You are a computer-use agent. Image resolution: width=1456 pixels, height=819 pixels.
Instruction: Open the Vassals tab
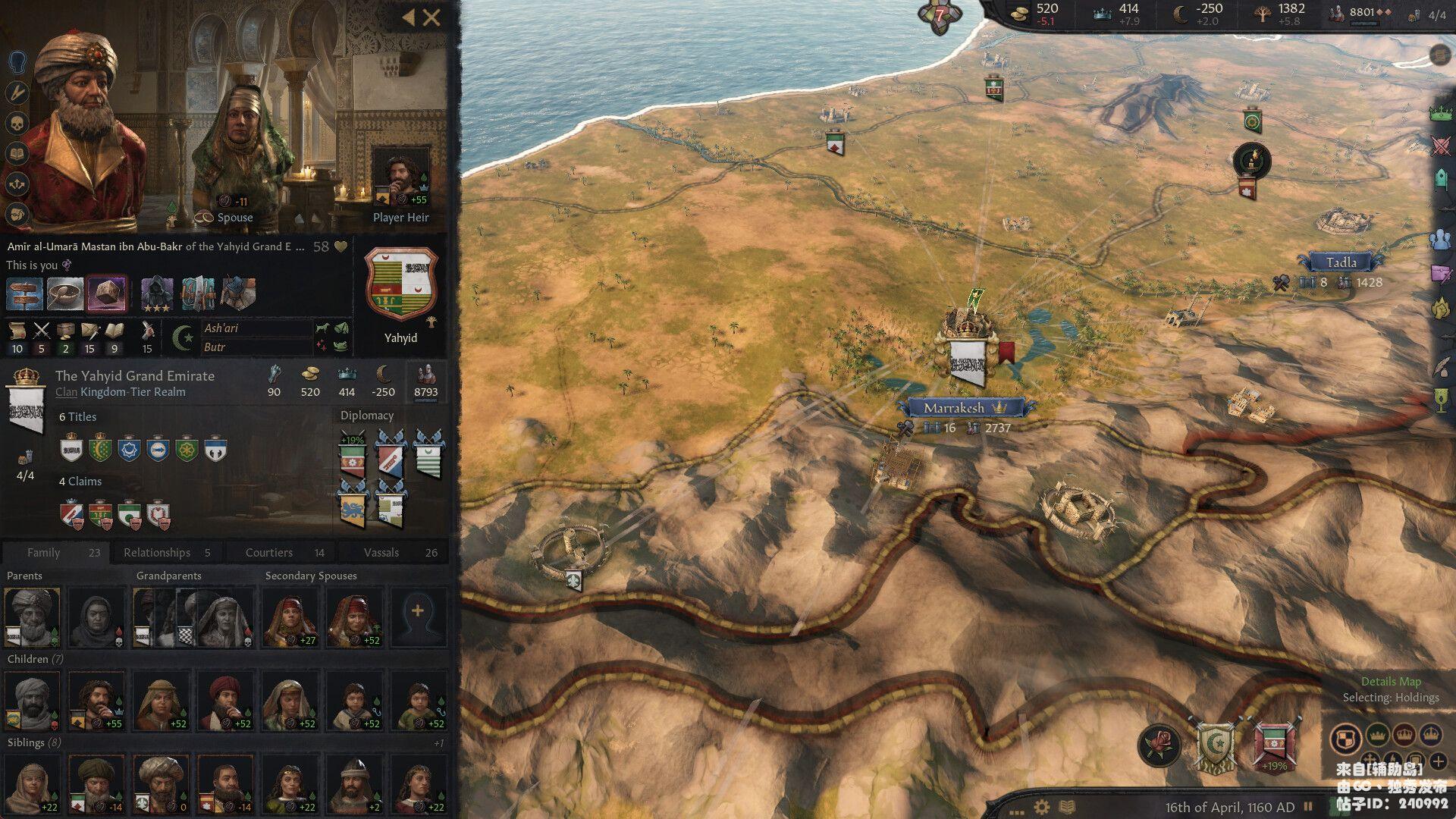pos(395,552)
